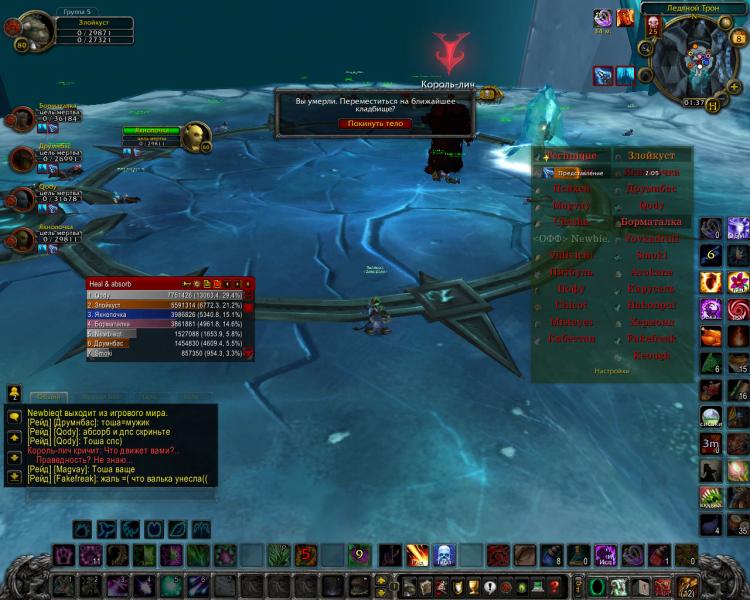
Task: Open «Настройки» in the raid list panel
Action: tap(611, 371)
